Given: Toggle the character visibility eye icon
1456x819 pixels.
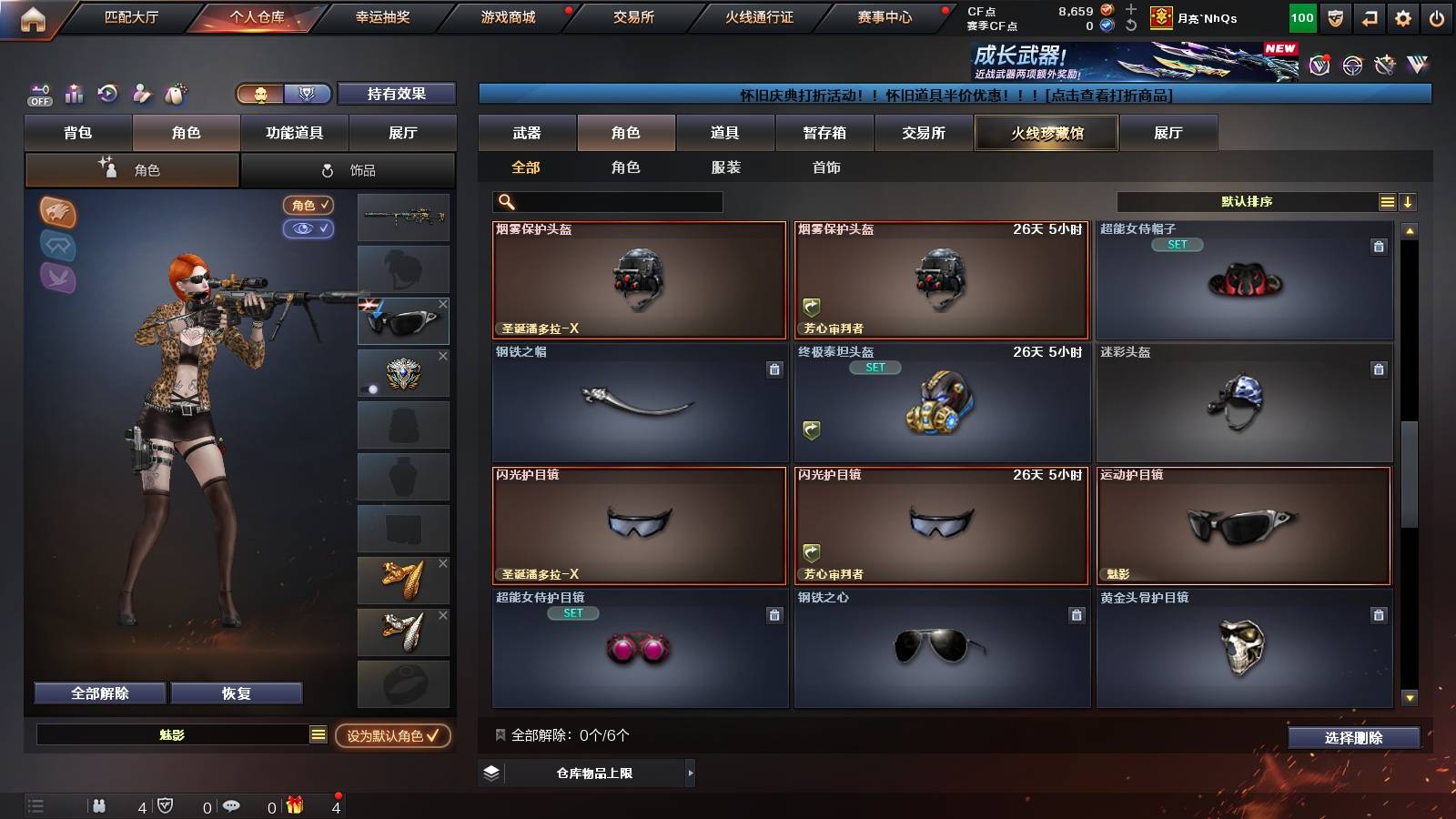Looking at the screenshot, I should (310, 229).
